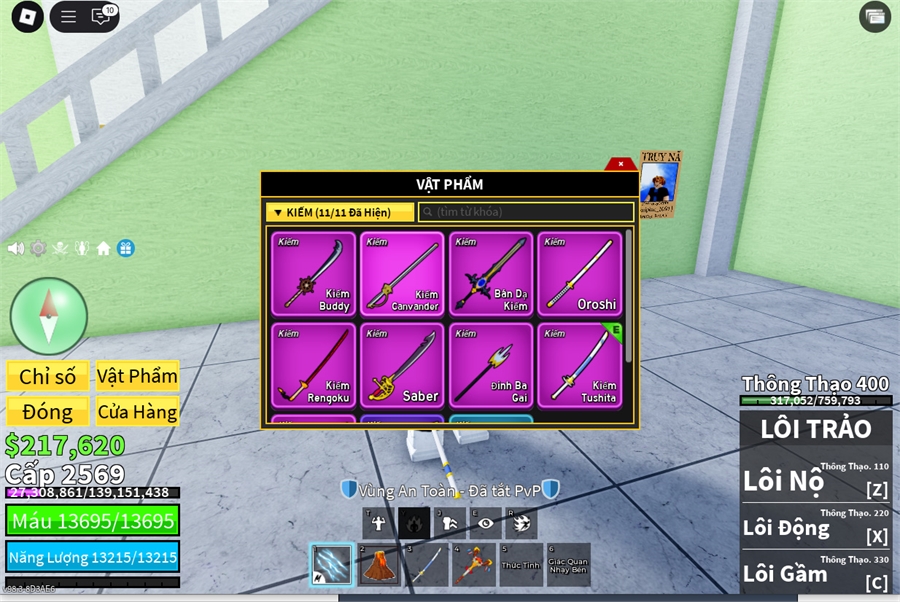The height and width of the screenshot is (602, 900).
Task: Open the gear settings icon
Action: 38,248
